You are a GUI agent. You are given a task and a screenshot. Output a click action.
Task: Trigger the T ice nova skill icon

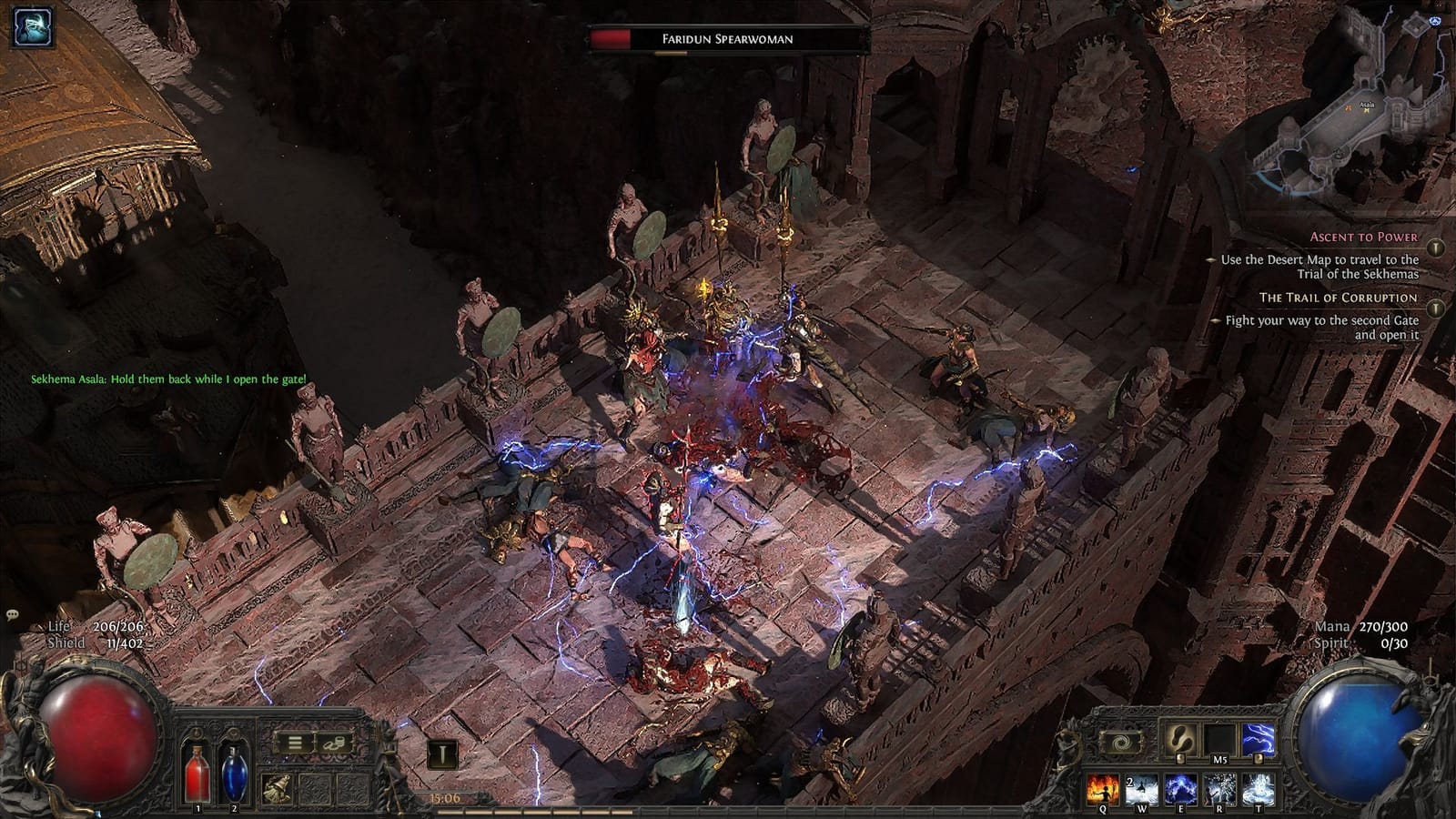(x=1258, y=789)
